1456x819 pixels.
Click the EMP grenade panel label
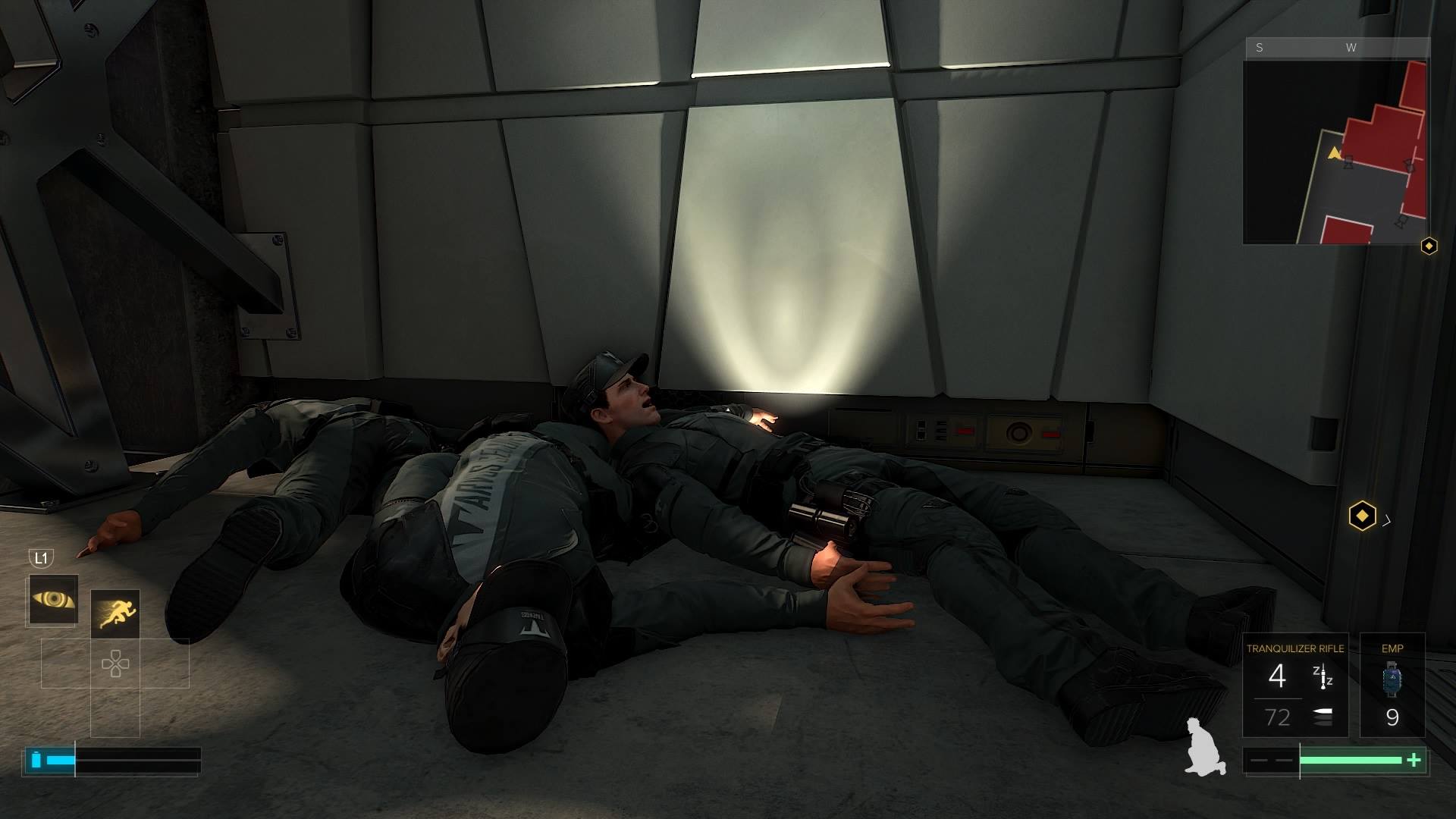point(1392,648)
